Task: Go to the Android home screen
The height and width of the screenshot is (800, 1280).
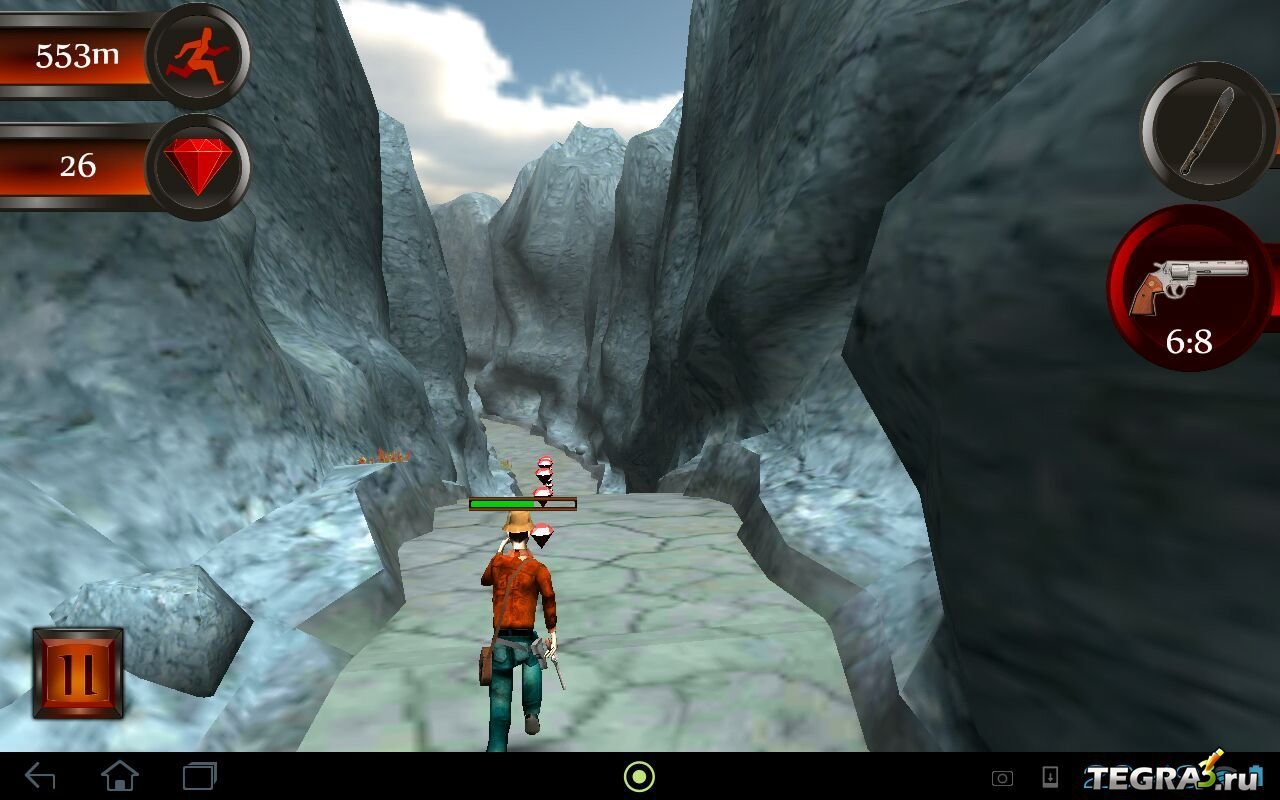Action: 119,776
